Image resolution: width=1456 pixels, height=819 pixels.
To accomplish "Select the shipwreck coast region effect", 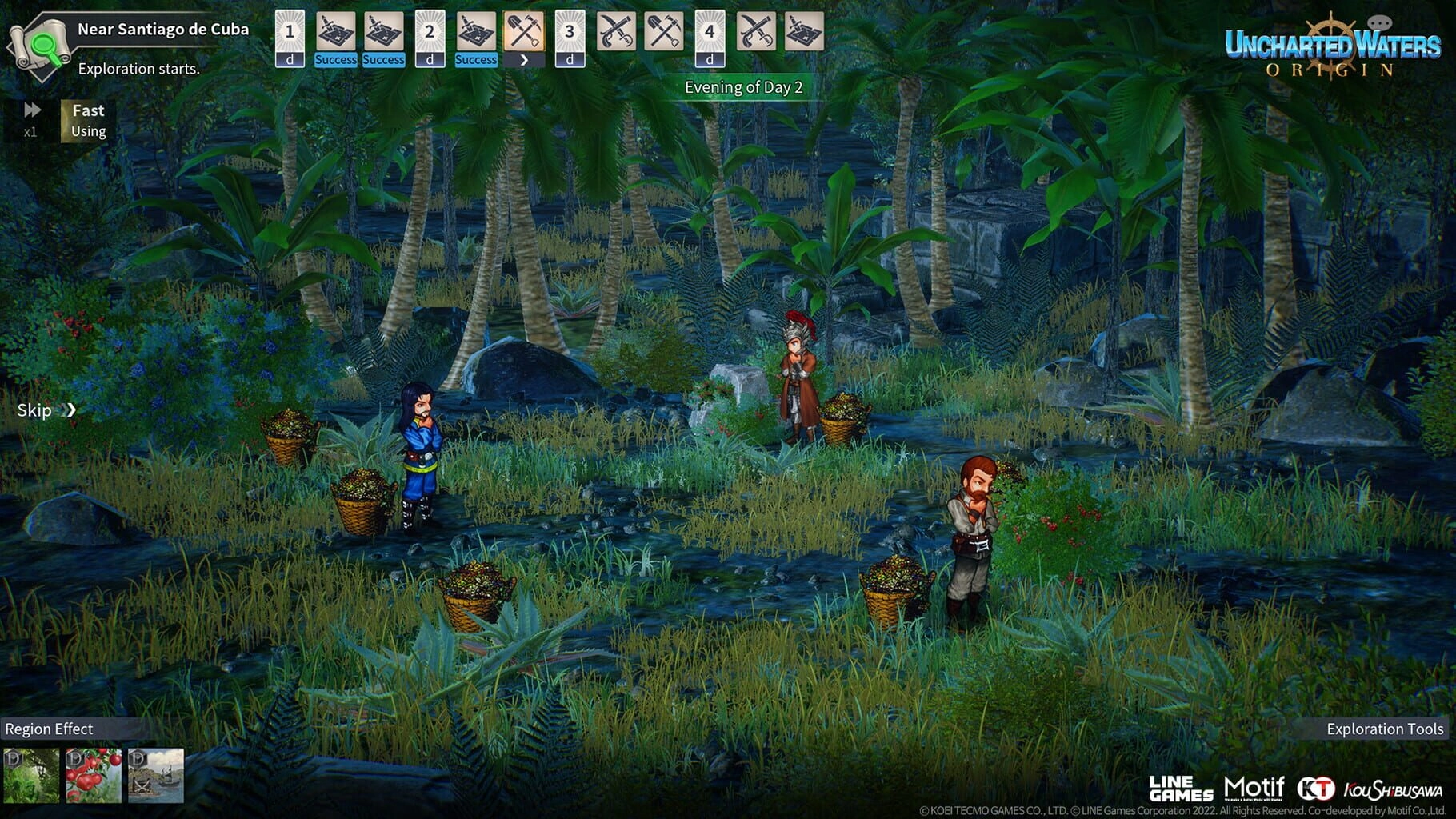I will tap(156, 775).
